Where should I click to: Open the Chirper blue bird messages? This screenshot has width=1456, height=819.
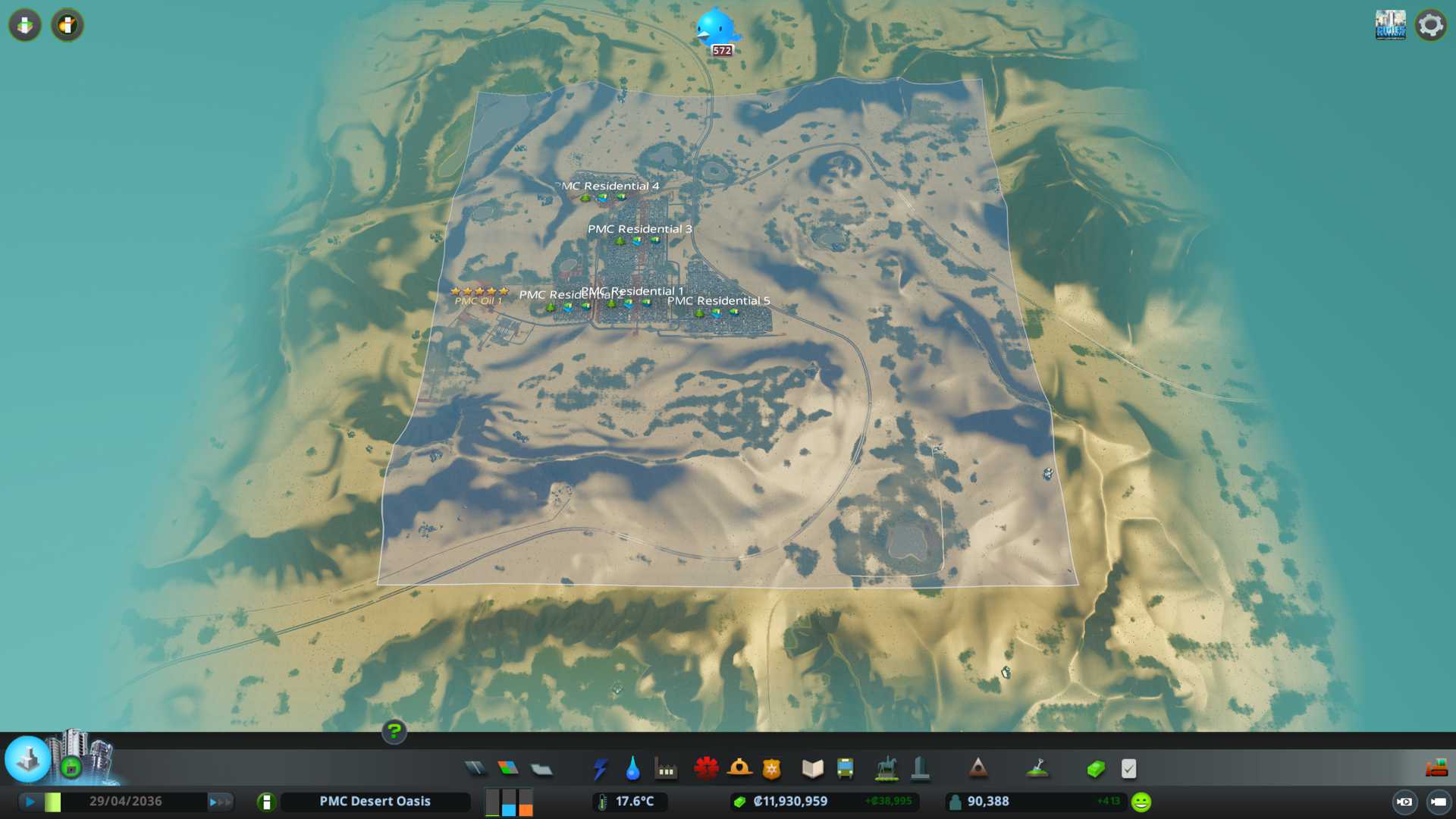(x=717, y=30)
